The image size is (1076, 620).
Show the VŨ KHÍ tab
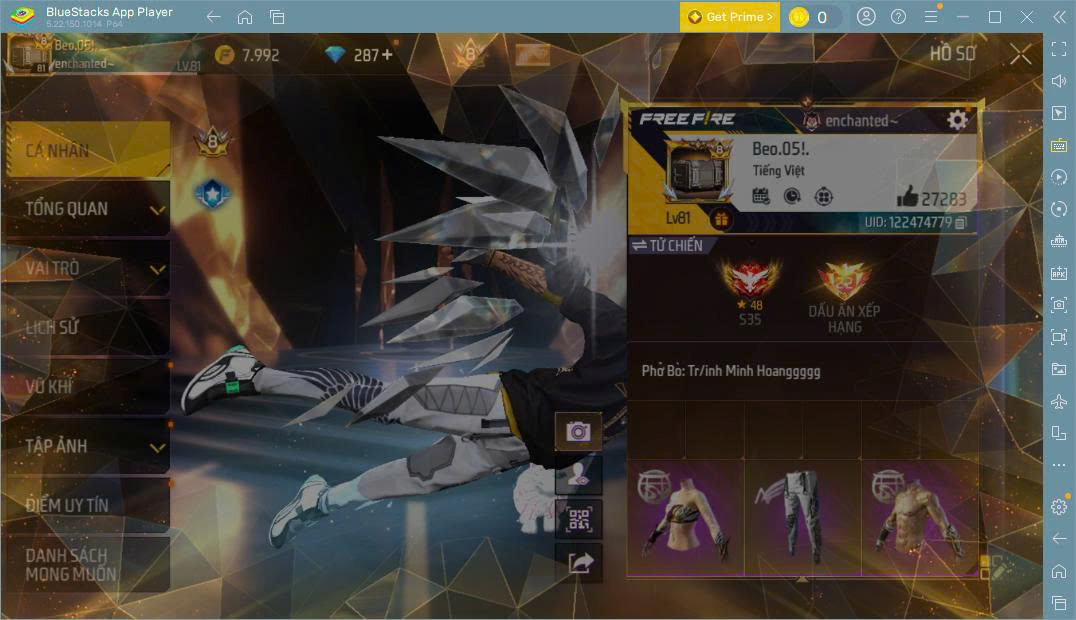click(x=86, y=387)
